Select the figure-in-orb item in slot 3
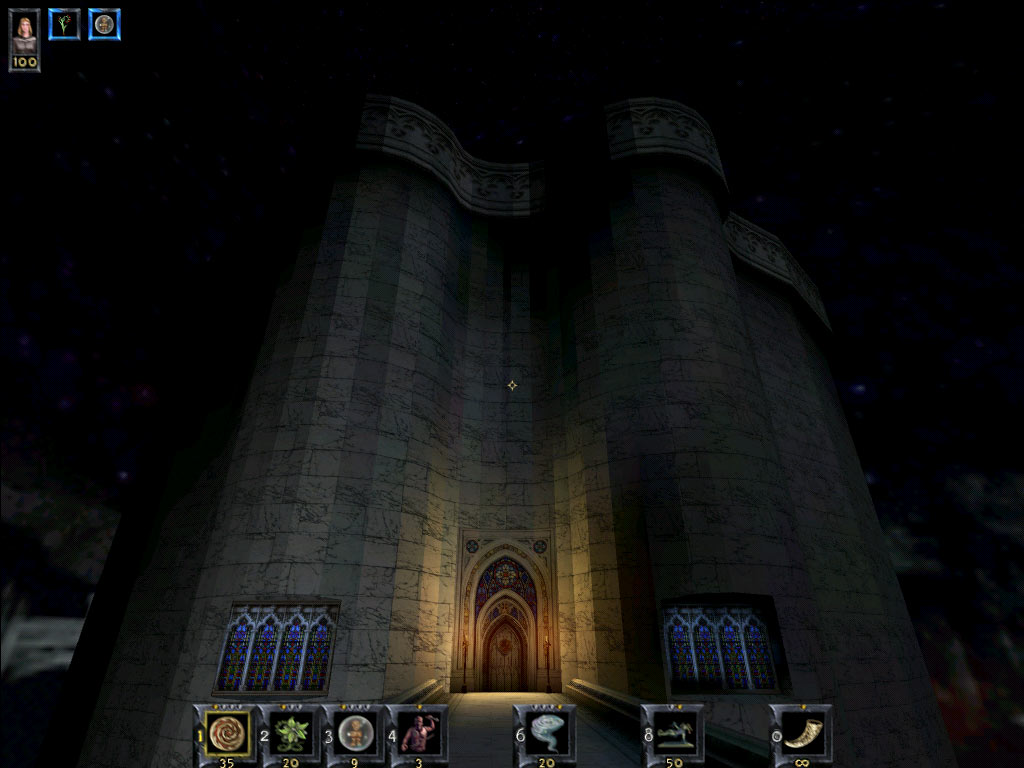Screen dimensions: 1024x768 pyautogui.click(x=355, y=734)
